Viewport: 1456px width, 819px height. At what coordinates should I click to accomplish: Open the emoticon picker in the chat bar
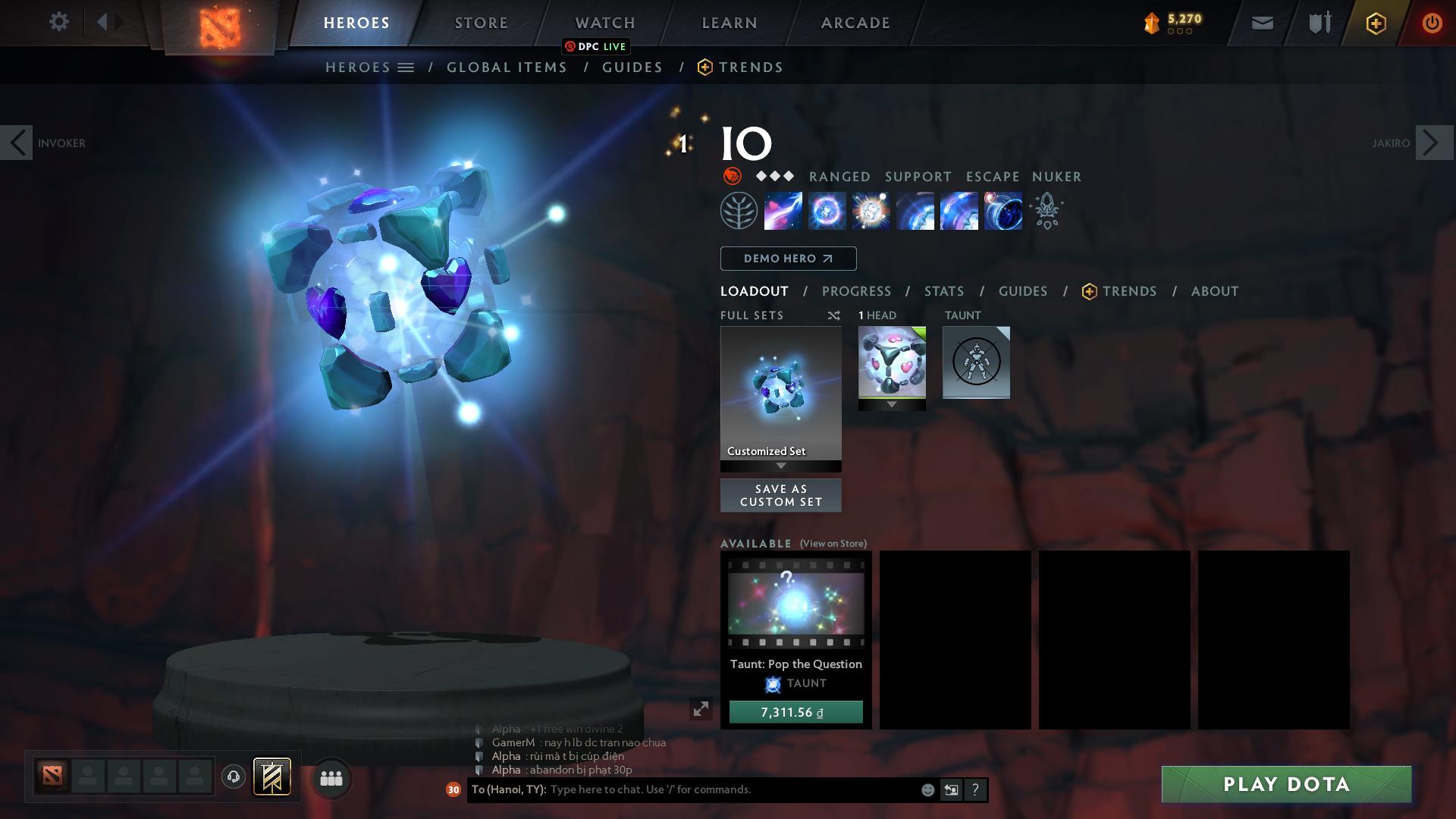(x=927, y=789)
